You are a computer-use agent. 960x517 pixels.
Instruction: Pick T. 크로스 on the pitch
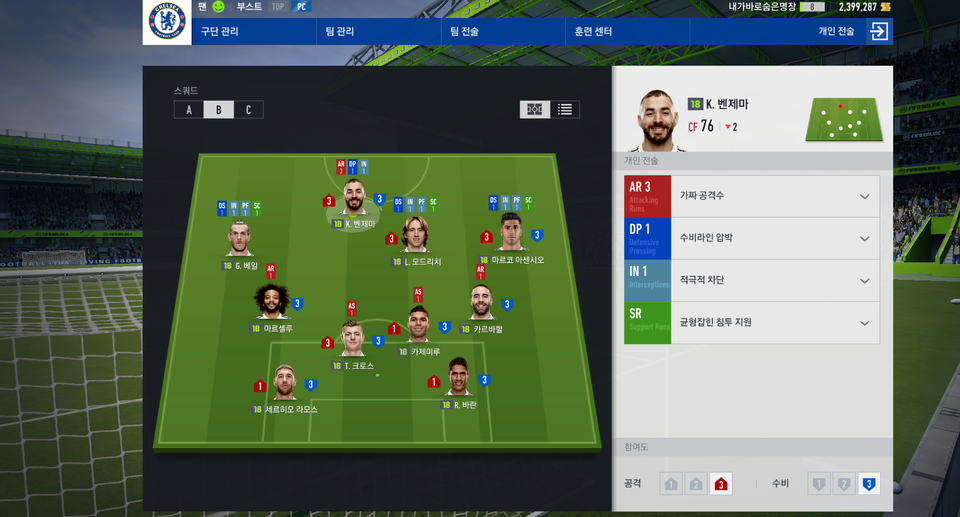pyautogui.click(x=353, y=341)
